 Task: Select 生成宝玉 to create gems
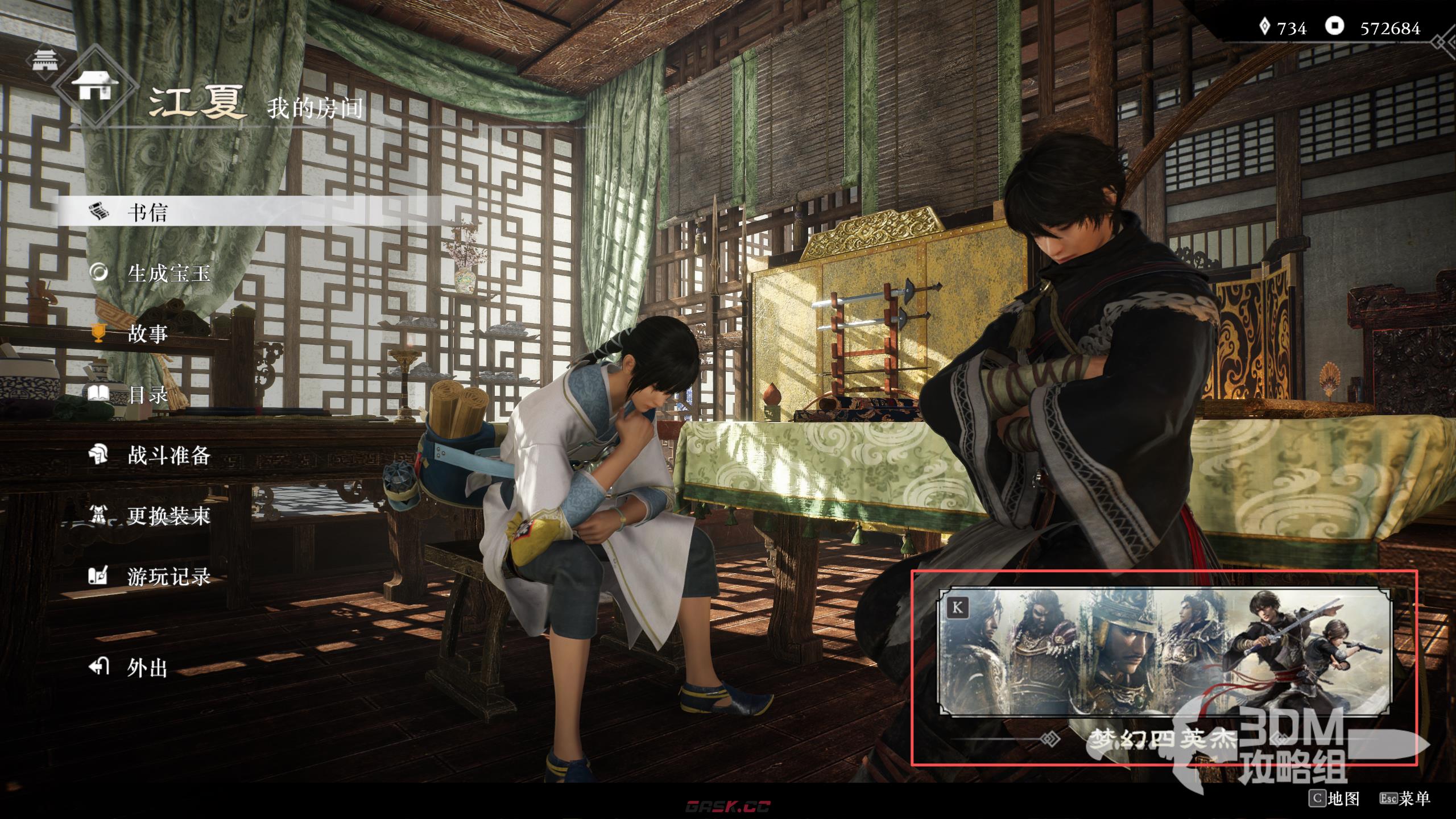168,274
